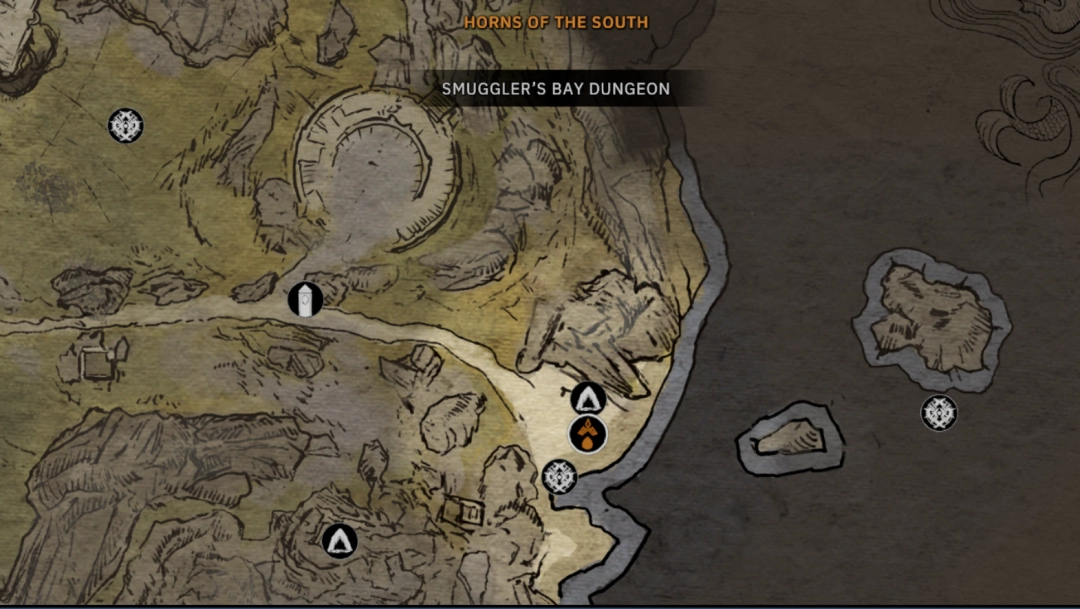This screenshot has height=609, width=1080.
Task: Select the orange Smuggler's Bay Dungeon marker
Action: [x=587, y=434]
